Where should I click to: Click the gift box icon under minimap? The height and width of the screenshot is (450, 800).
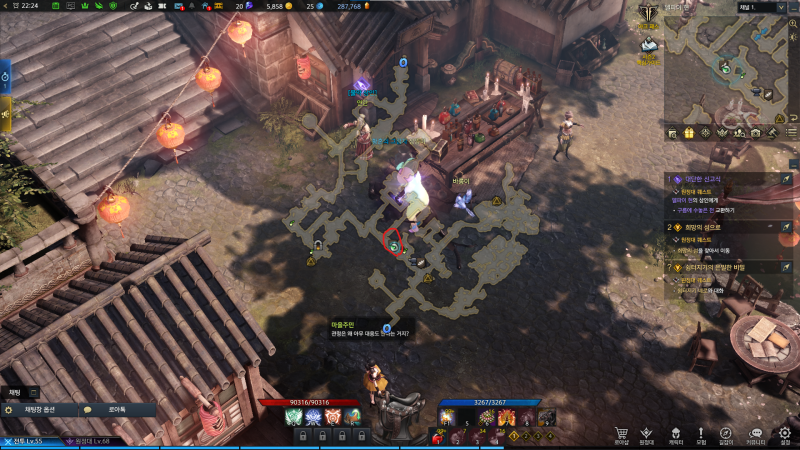click(689, 132)
